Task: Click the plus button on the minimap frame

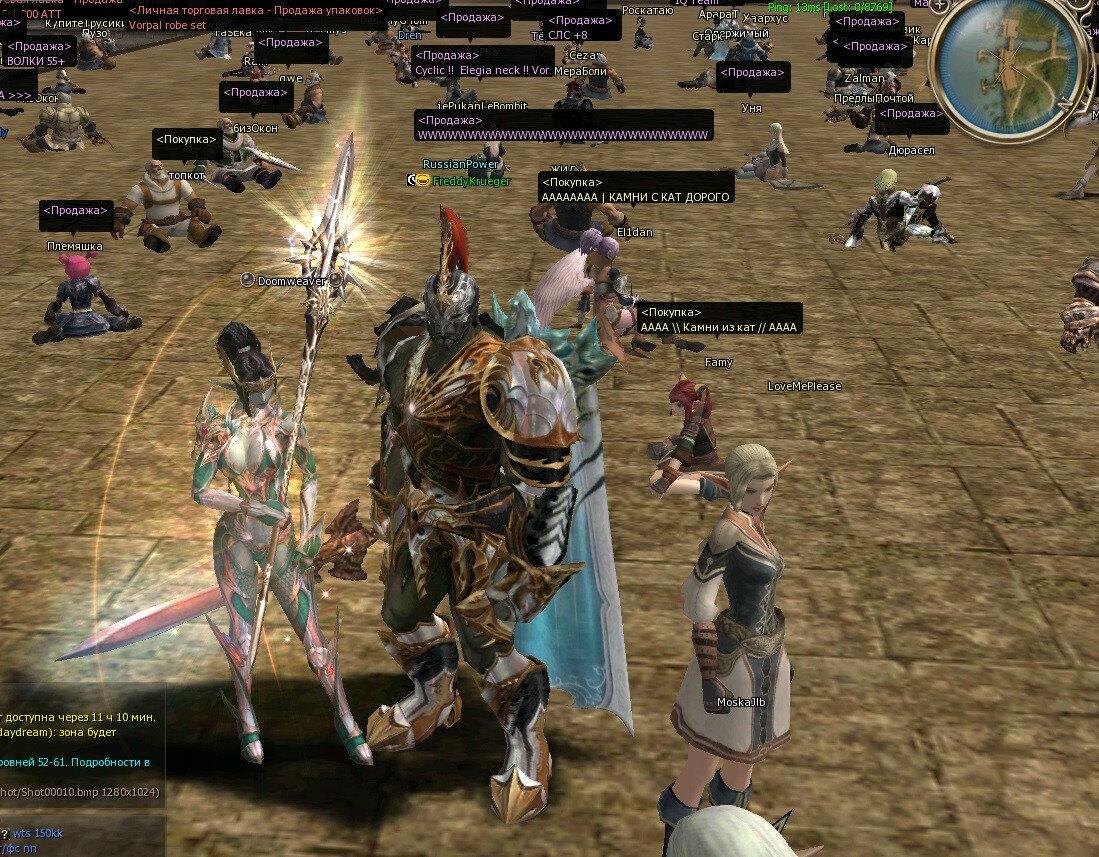Action: click(x=940, y=5)
